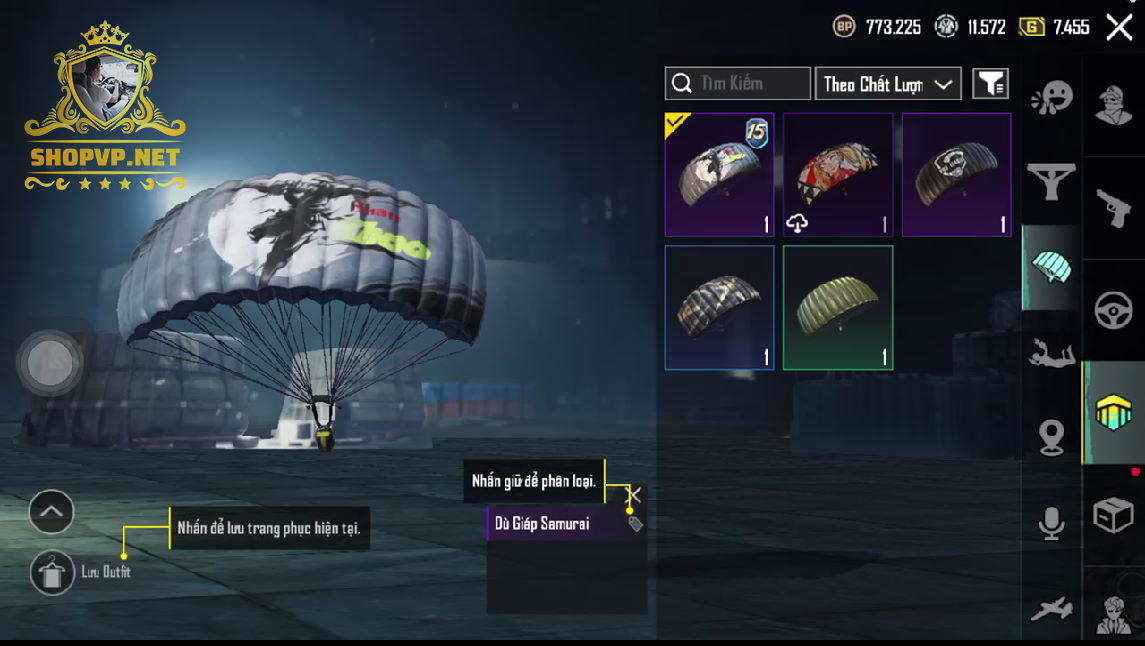1145x646 pixels.
Task: Pick the dark camouflage parachute
Action: tap(719, 307)
